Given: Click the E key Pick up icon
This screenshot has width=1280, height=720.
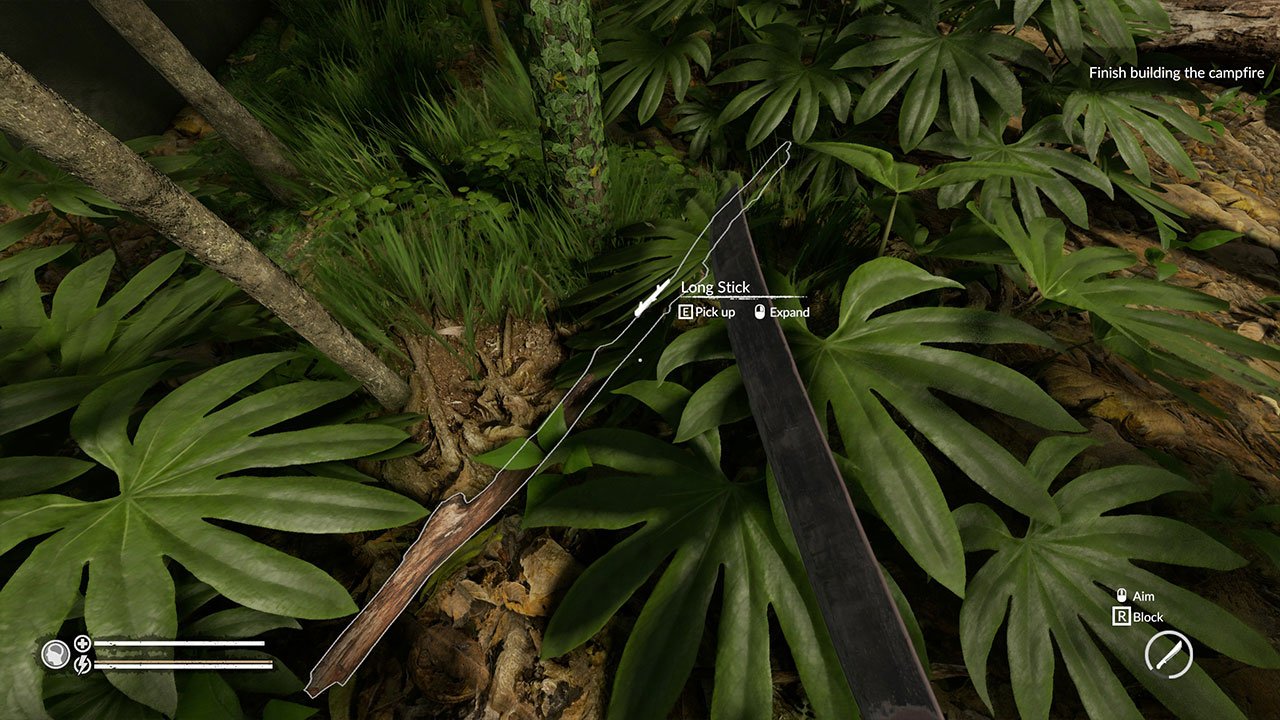Looking at the screenshot, I should coord(684,312).
